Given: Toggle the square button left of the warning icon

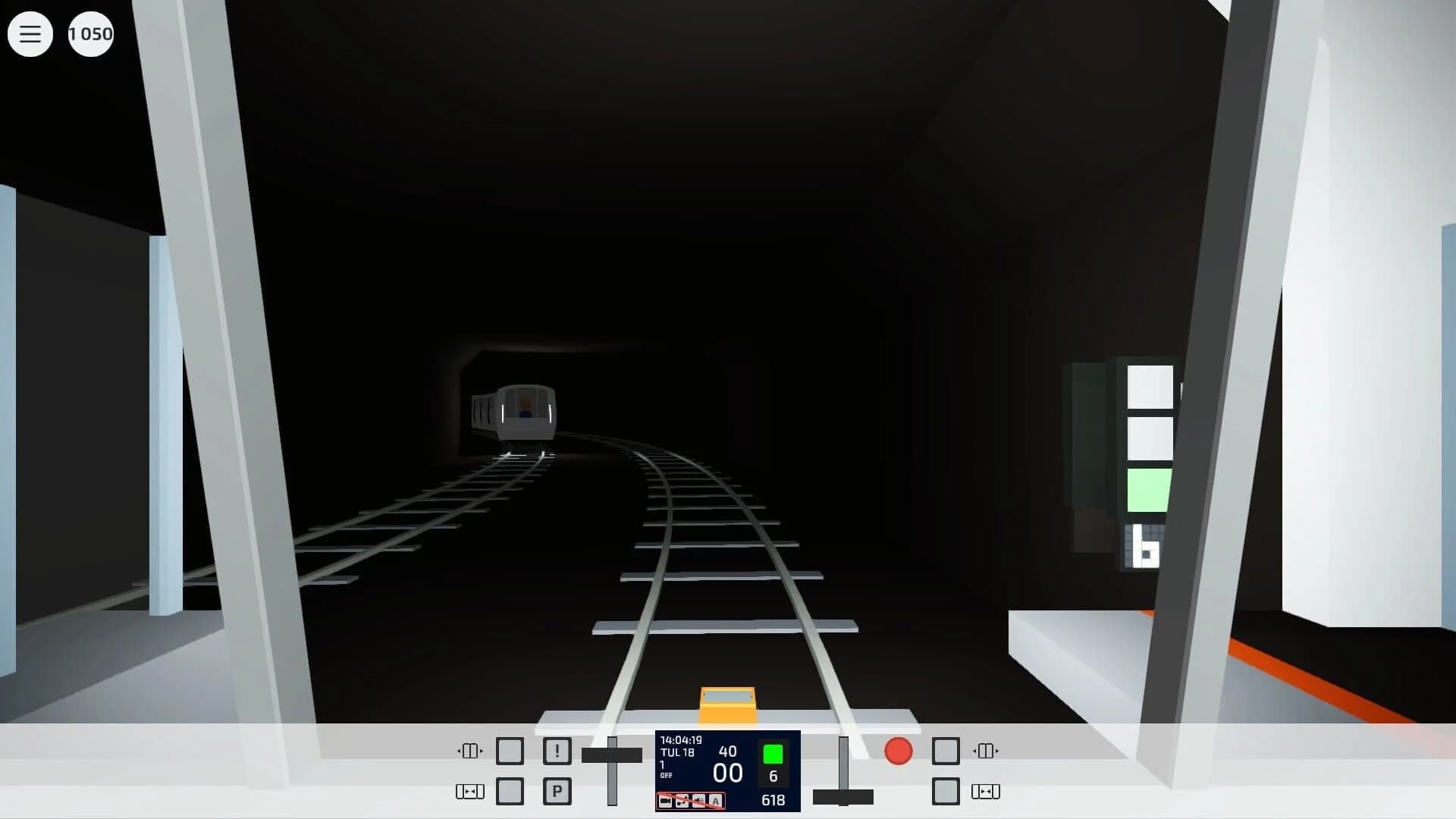Looking at the screenshot, I should (510, 750).
